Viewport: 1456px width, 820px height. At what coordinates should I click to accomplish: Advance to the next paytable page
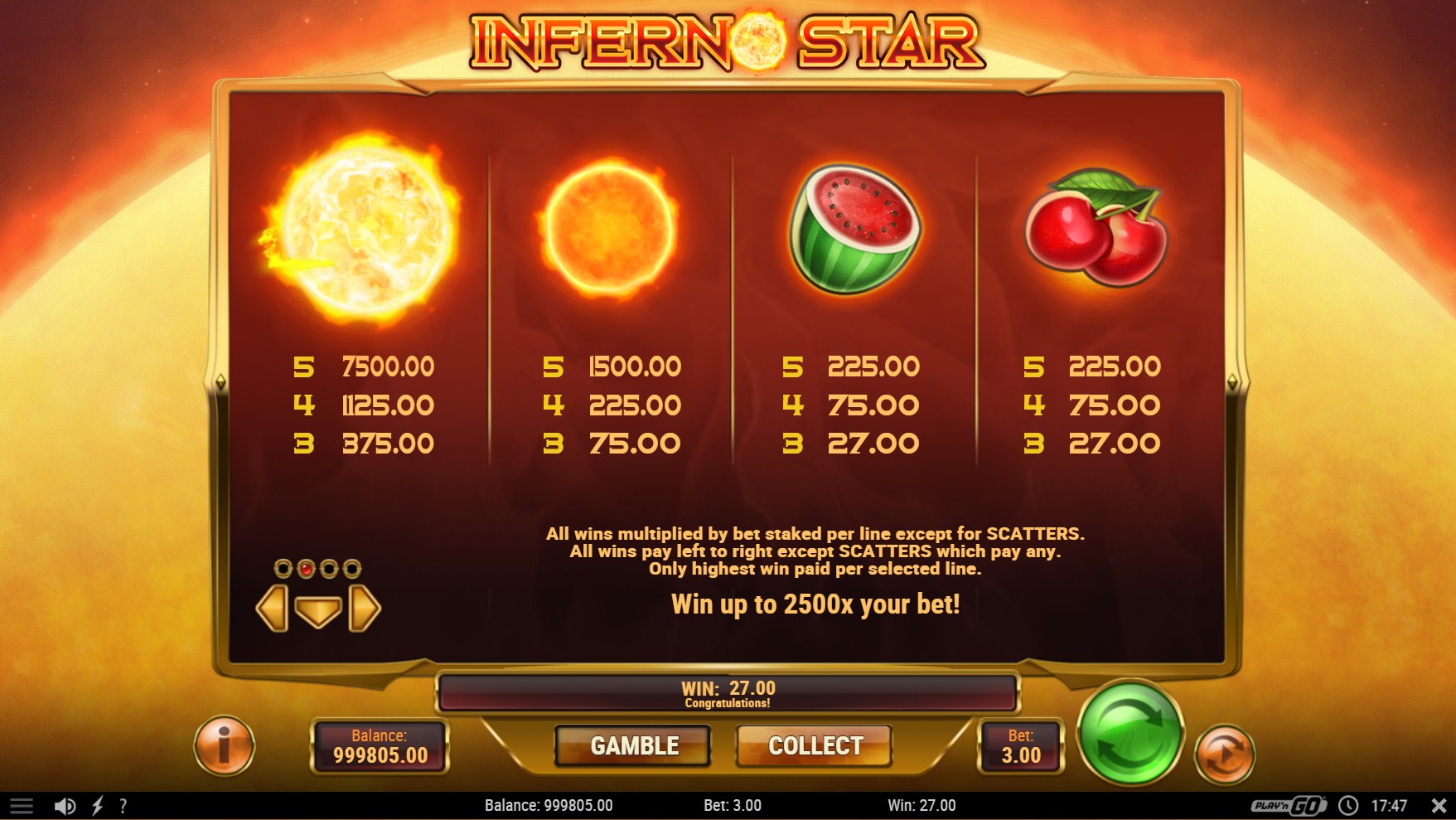[365, 609]
